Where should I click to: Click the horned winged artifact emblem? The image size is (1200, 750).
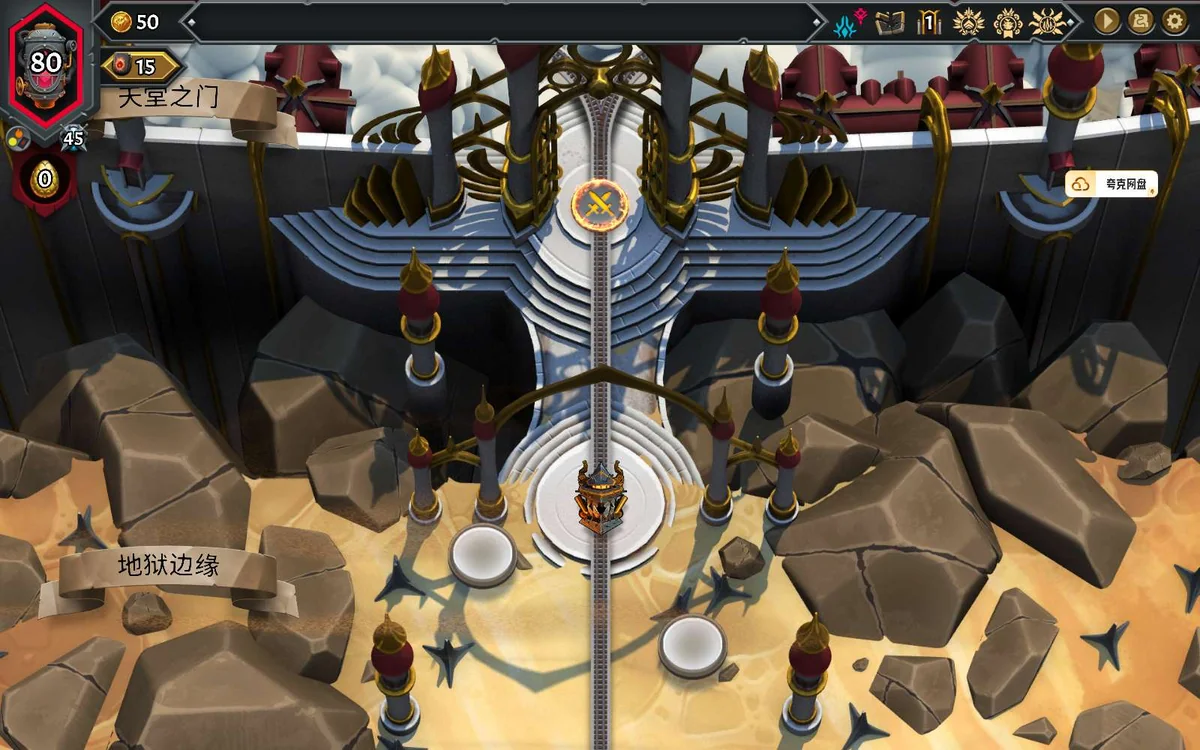pos(1046,22)
